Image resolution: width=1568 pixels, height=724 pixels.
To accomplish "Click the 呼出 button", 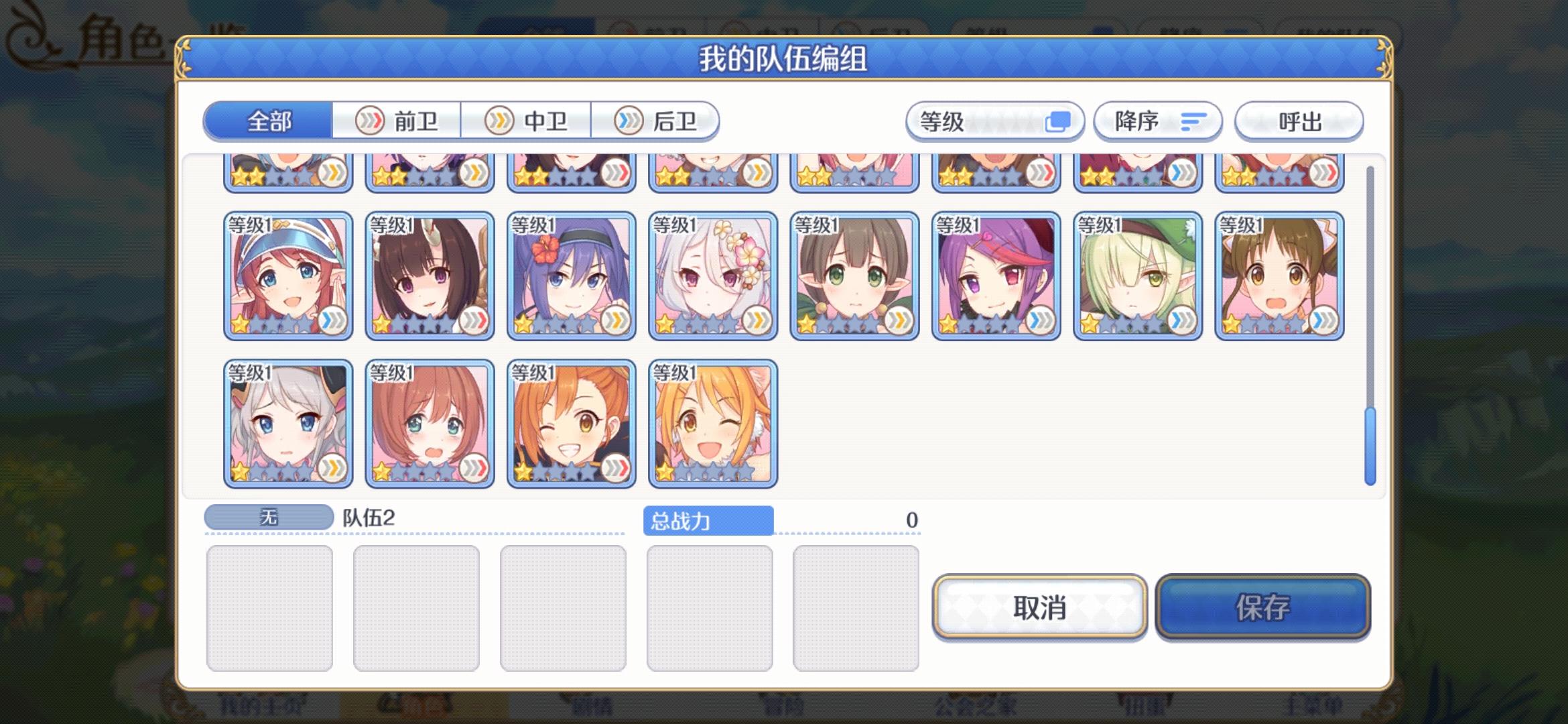I will tap(1299, 121).
